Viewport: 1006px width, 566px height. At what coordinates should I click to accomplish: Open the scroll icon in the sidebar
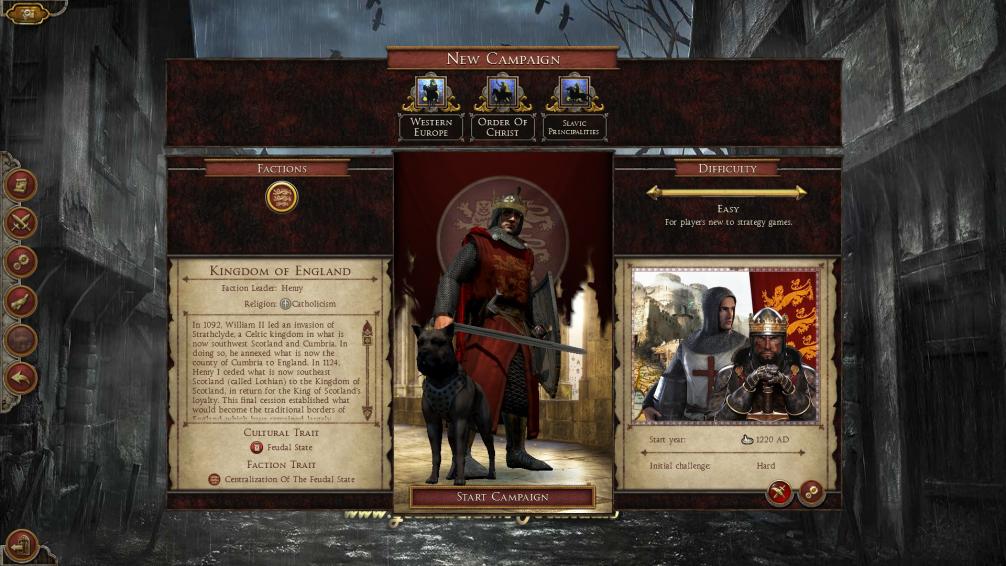click(21, 184)
